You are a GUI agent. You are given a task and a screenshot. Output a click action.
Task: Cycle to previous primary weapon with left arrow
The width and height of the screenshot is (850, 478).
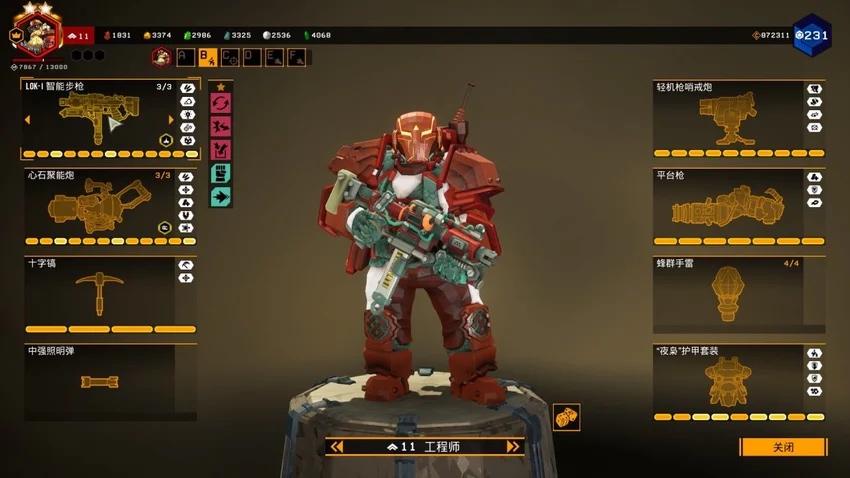click(27, 120)
